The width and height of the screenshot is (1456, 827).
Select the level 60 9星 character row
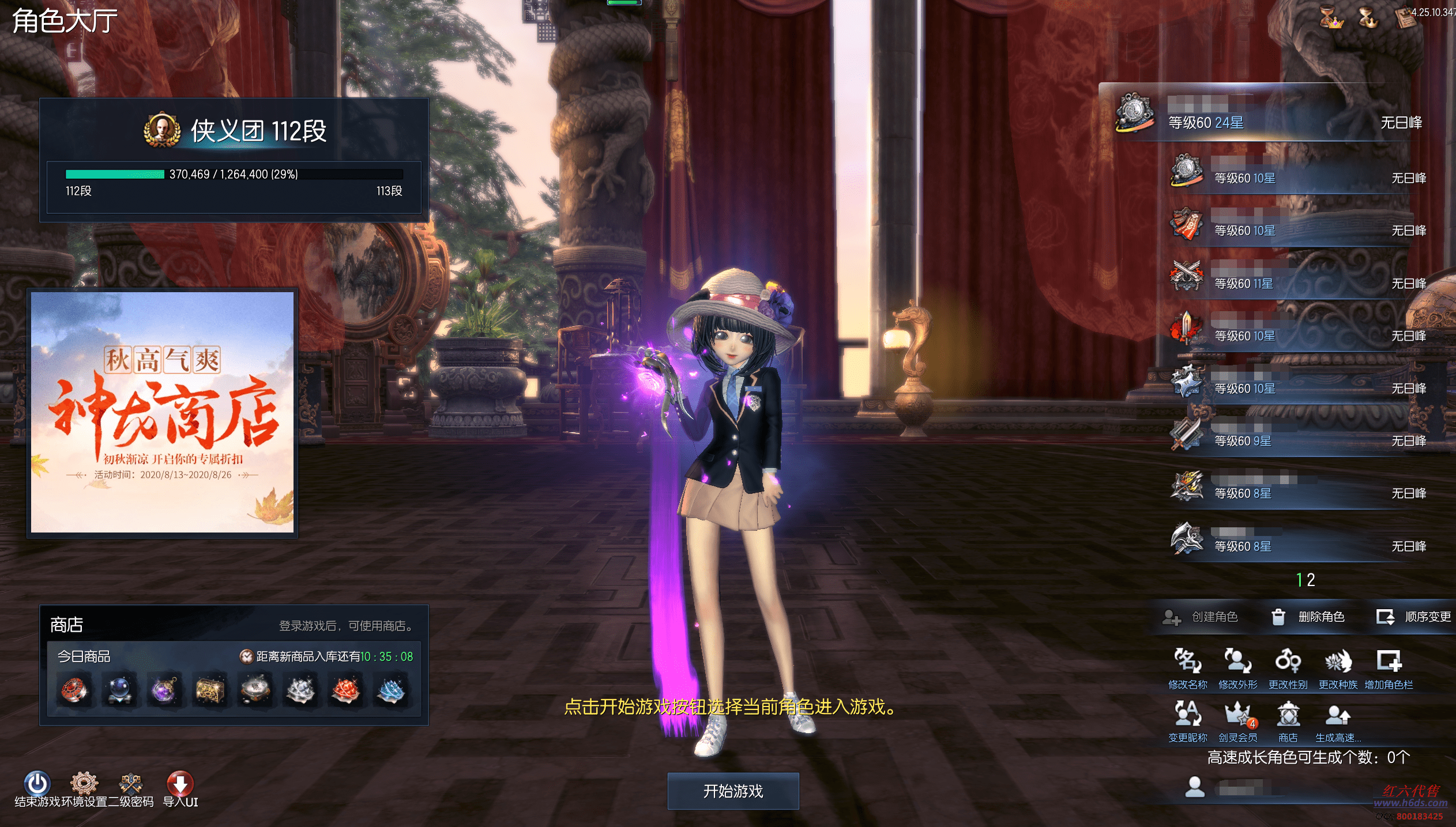pos(1297,437)
